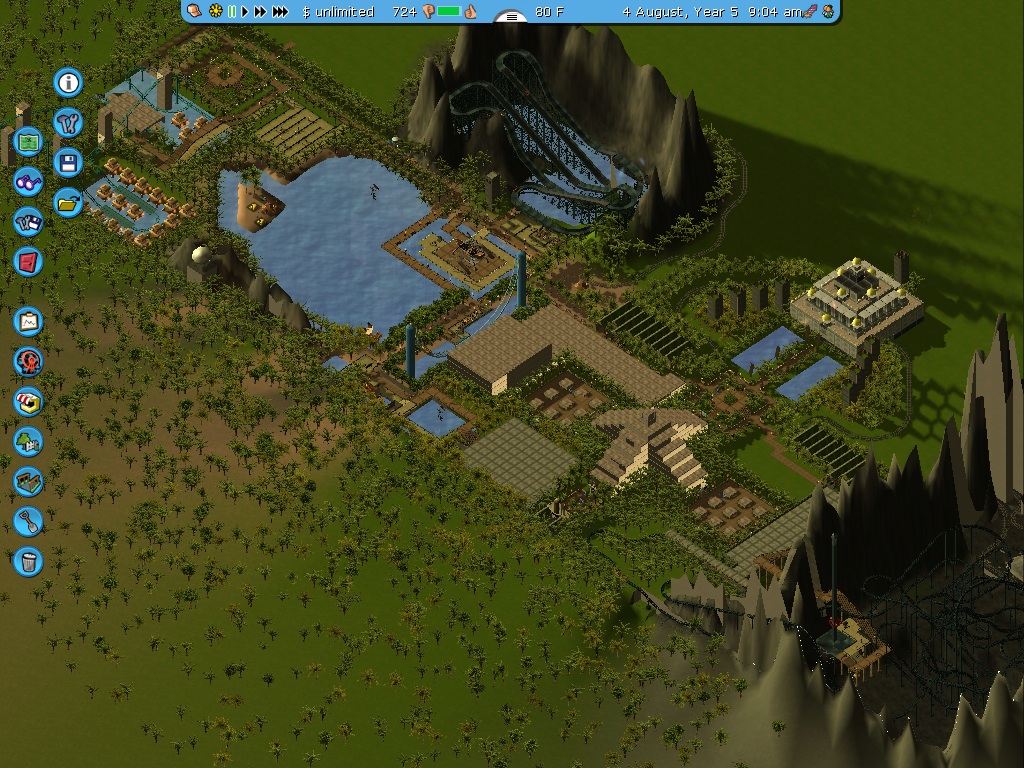Open the park management clipboard graph

[29, 321]
